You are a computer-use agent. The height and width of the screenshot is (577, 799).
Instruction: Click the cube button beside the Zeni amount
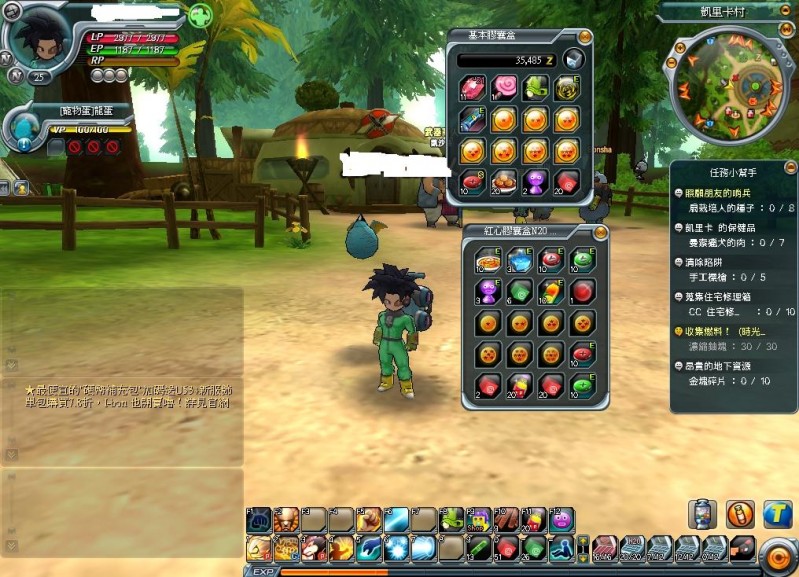[573, 59]
